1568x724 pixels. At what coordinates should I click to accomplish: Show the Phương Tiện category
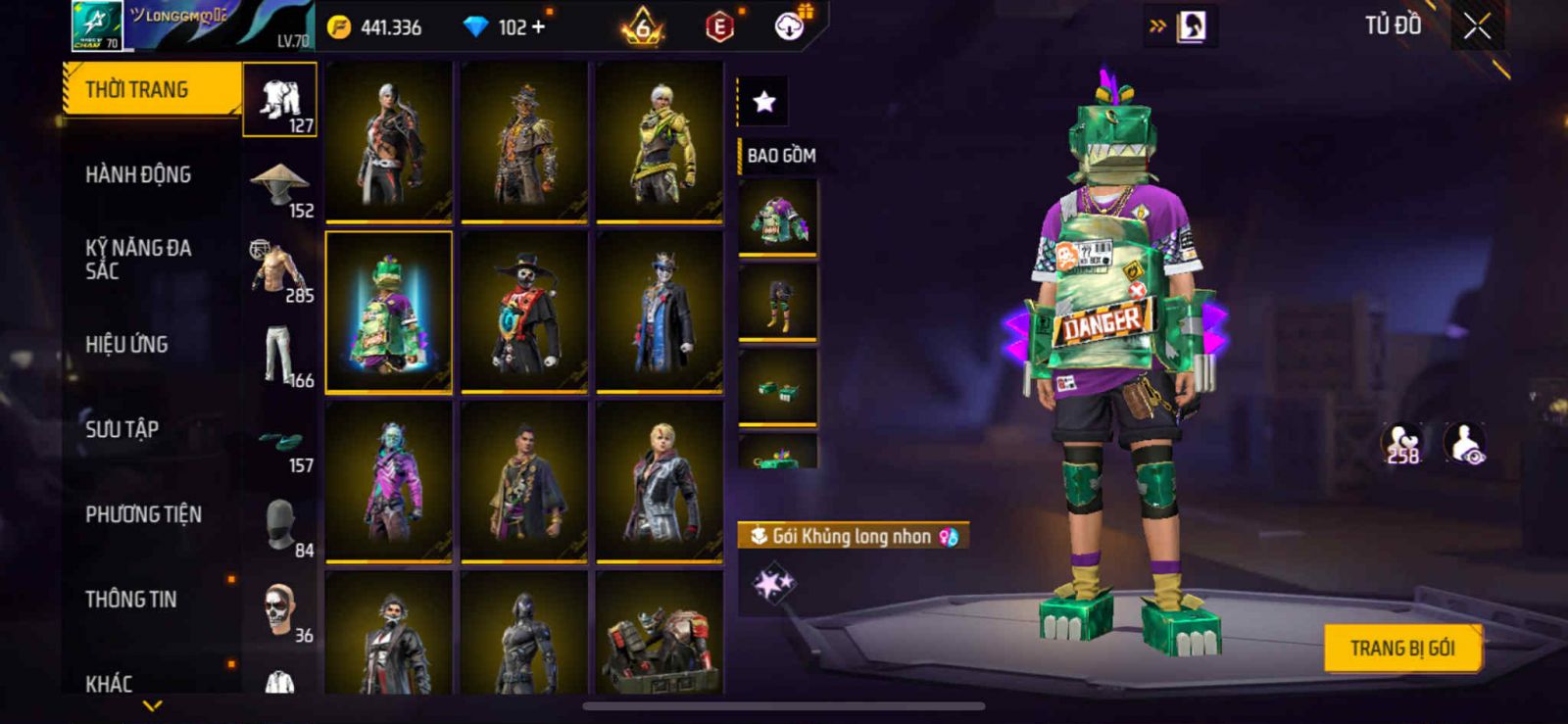[x=143, y=514]
